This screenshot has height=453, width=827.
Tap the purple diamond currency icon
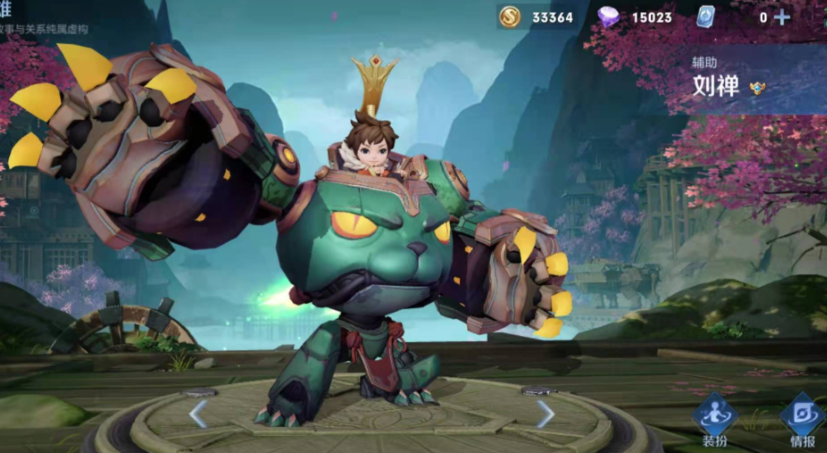pos(608,17)
